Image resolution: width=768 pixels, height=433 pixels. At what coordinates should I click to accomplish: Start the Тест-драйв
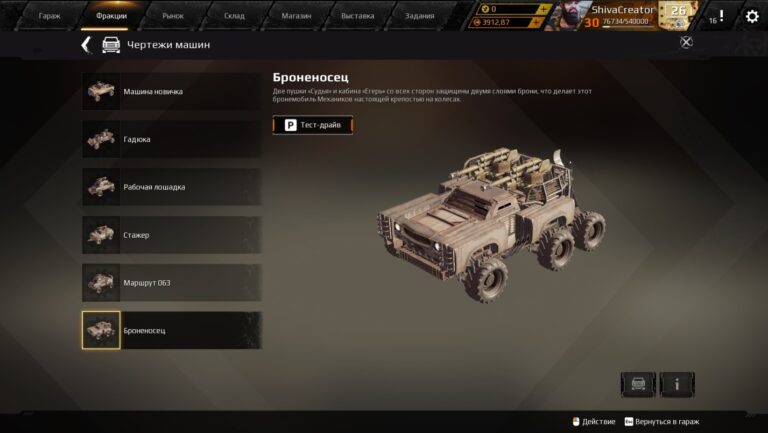pos(313,125)
